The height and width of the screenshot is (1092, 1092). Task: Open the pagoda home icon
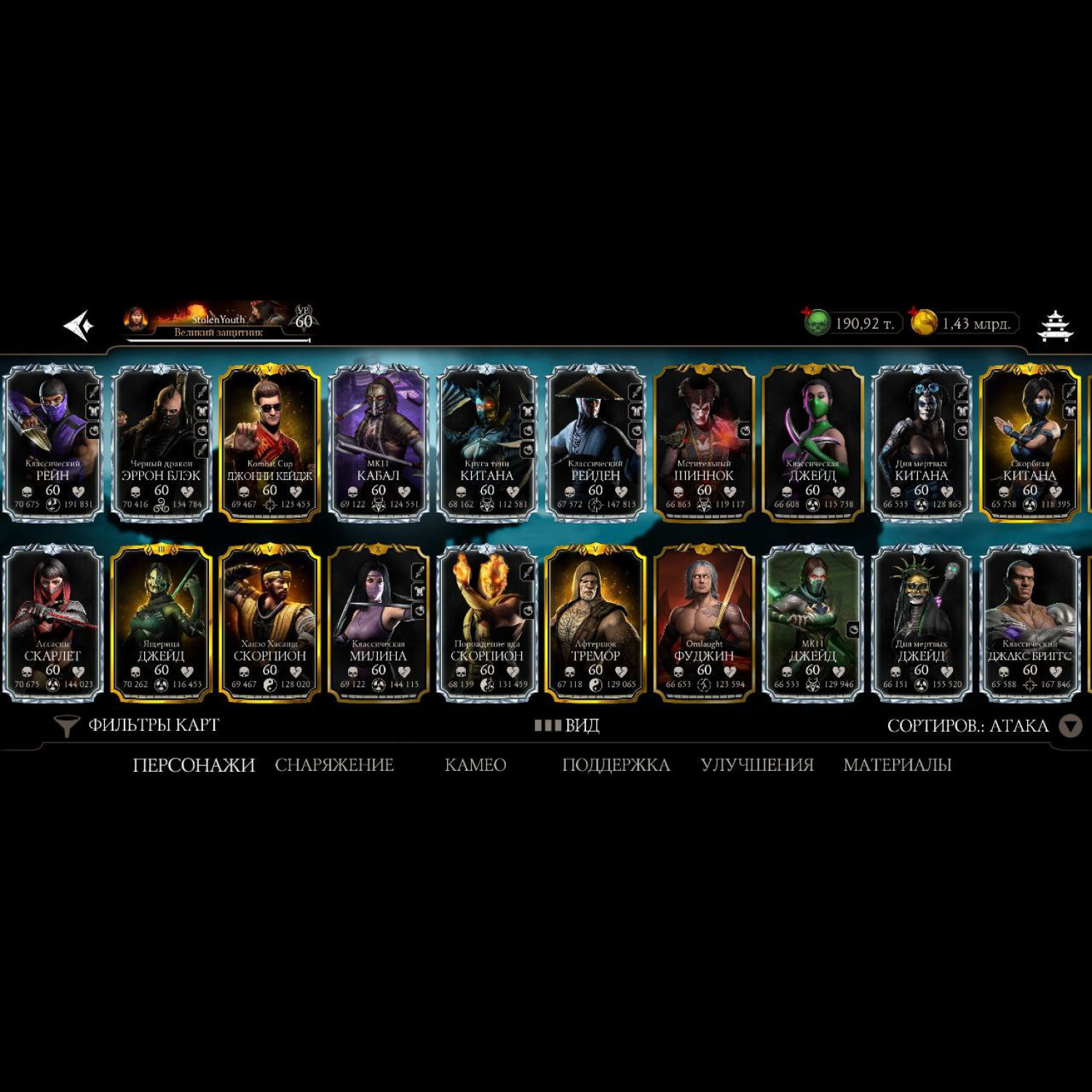[x=1055, y=325]
